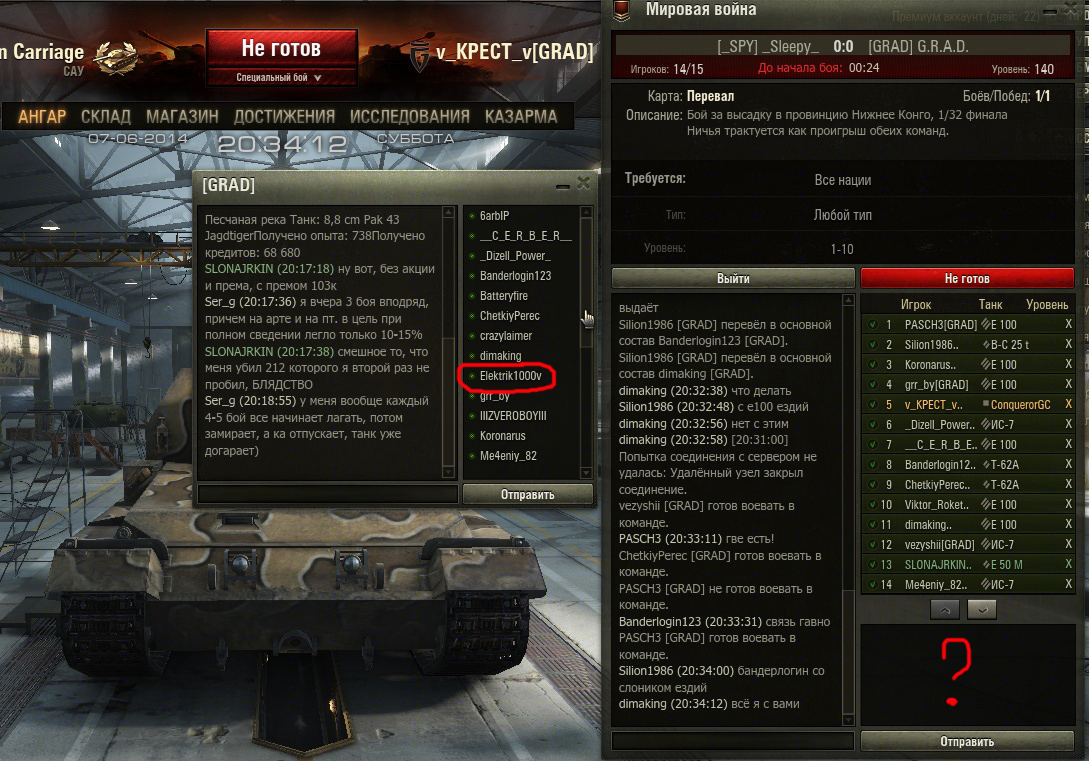Click the red top 'Не готов' button
This screenshot has height=761, width=1089.
[x=281, y=48]
